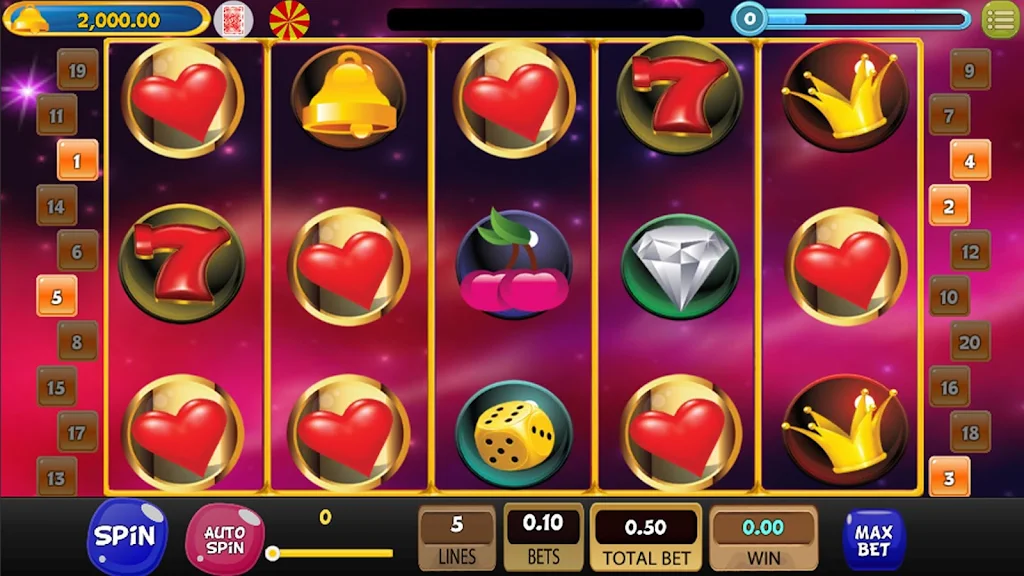1024x576 pixels.
Task: Adjust the Bets amount box
Action: [x=543, y=538]
